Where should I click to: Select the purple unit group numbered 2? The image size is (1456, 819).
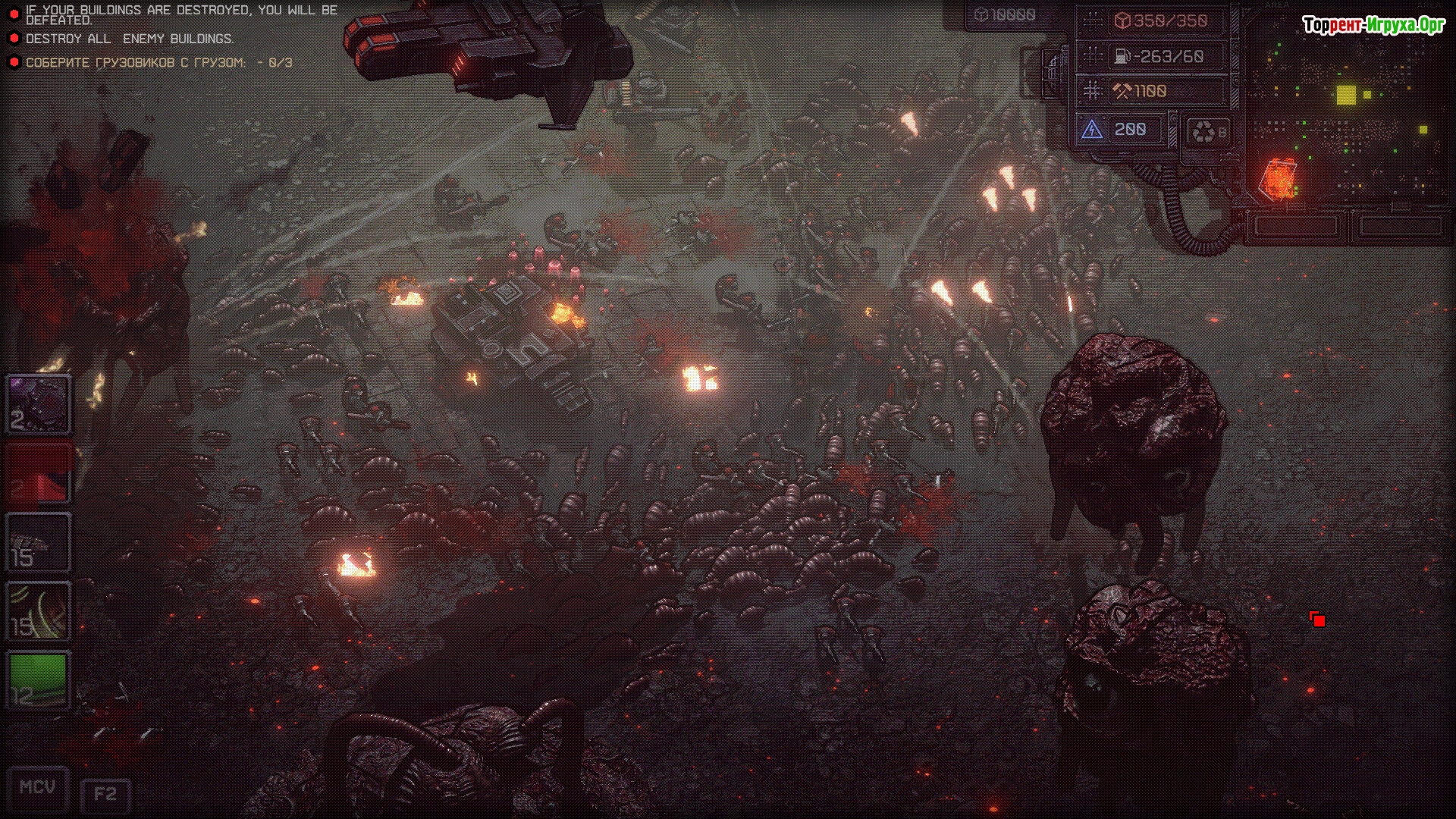tap(39, 404)
